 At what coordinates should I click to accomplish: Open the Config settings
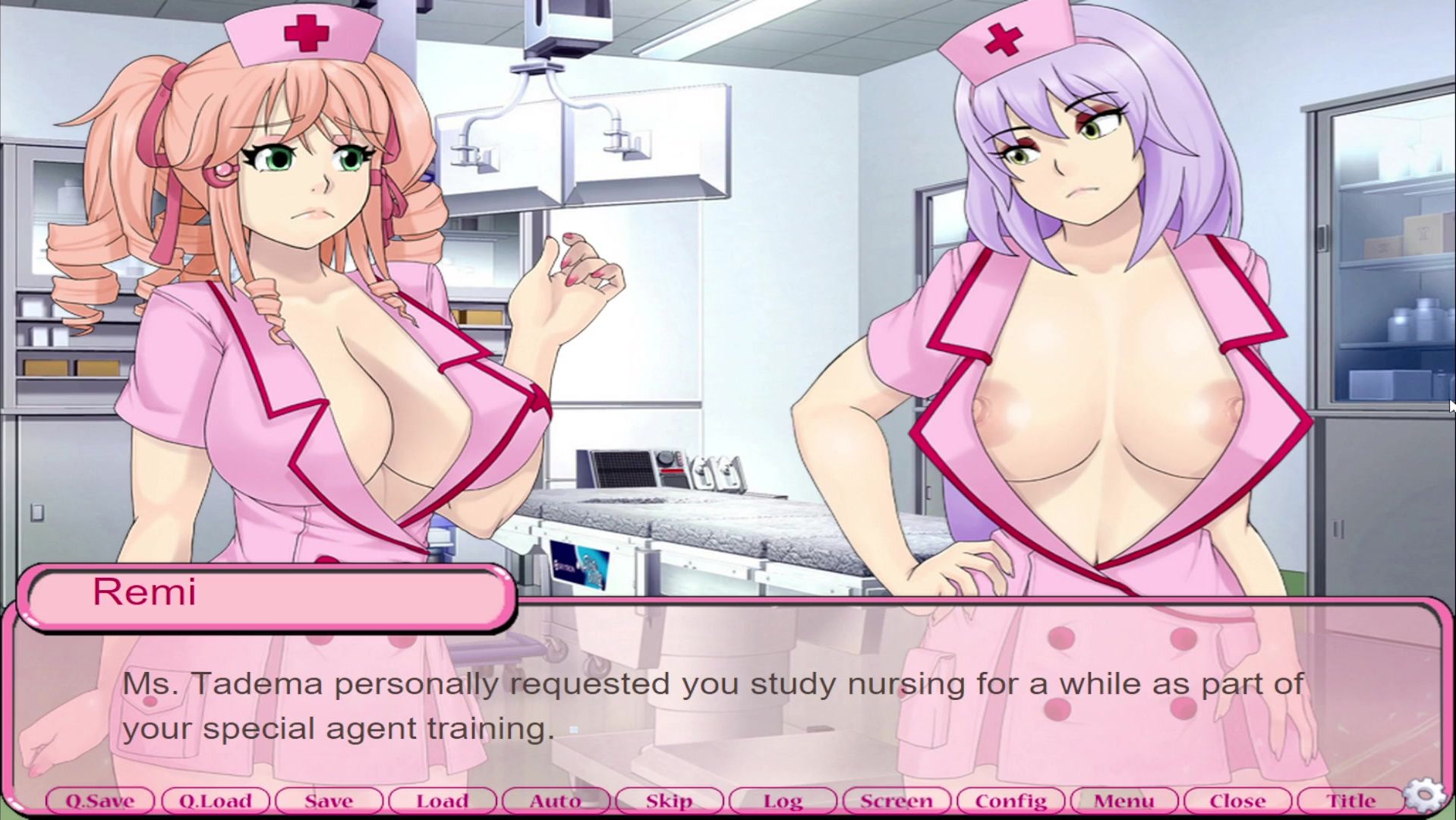(1010, 801)
